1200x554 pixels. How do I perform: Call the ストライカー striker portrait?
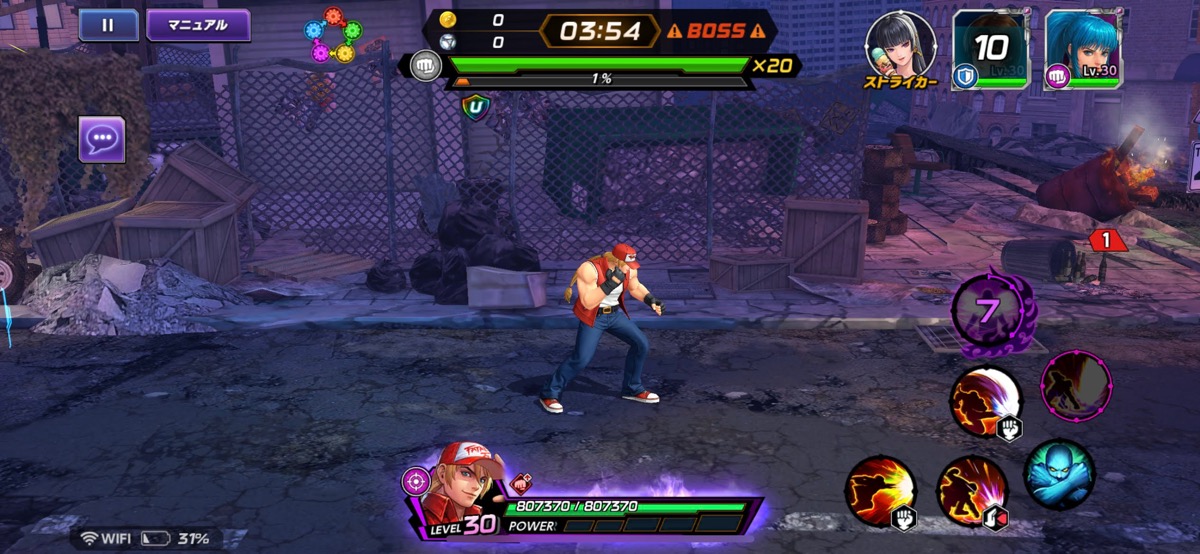900,47
